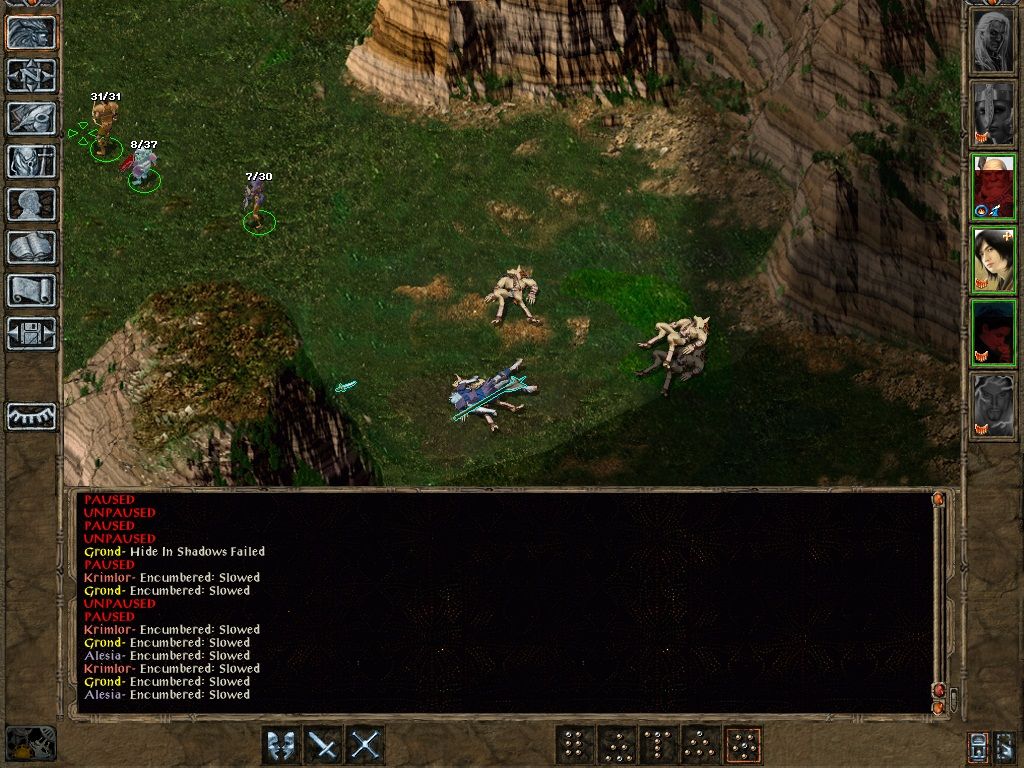This screenshot has width=1024, height=768.
Task: Open the options floppy disk button
Action: click(31, 334)
